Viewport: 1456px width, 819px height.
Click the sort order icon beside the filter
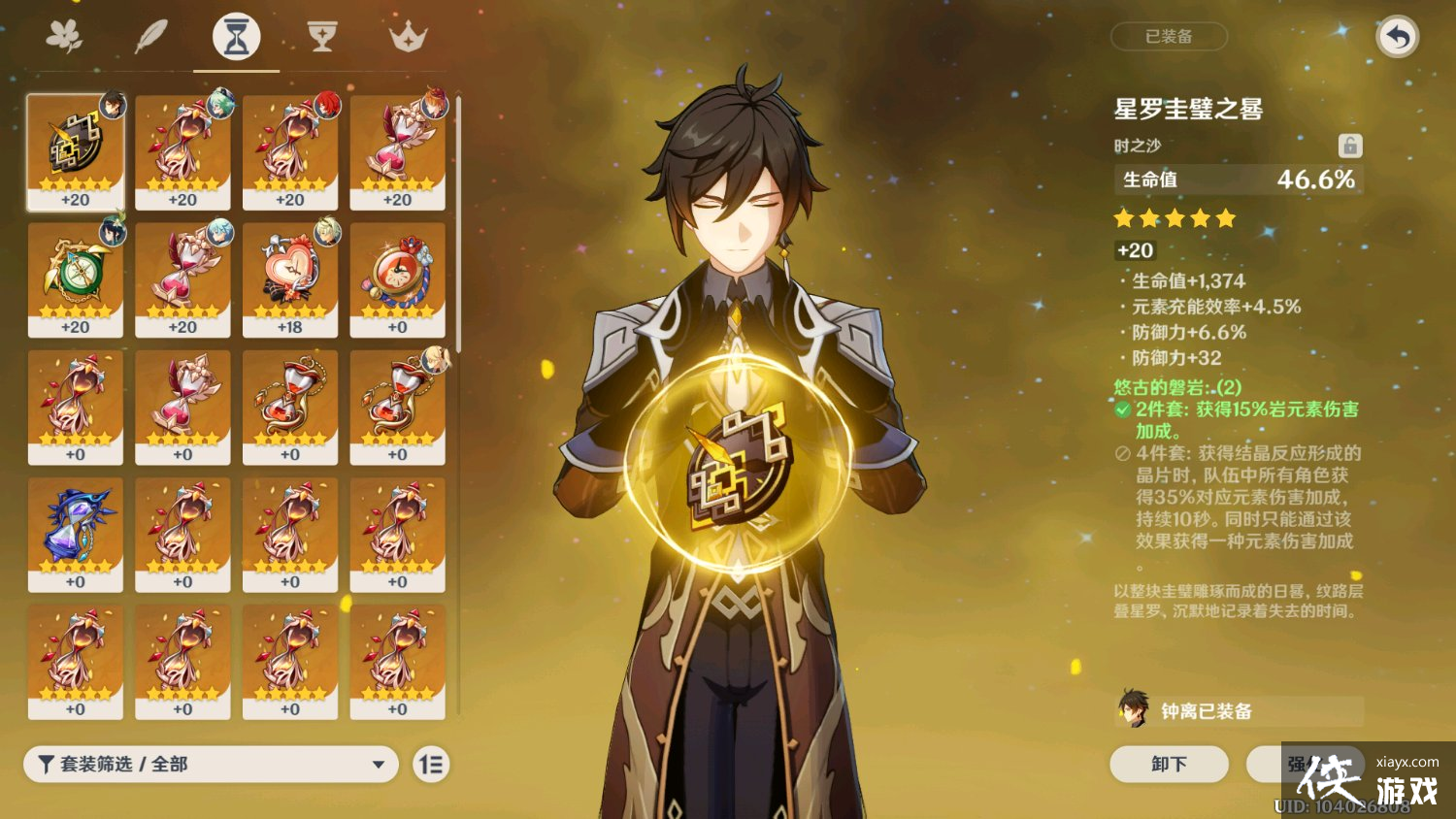pyautogui.click(x=431, y=765)
